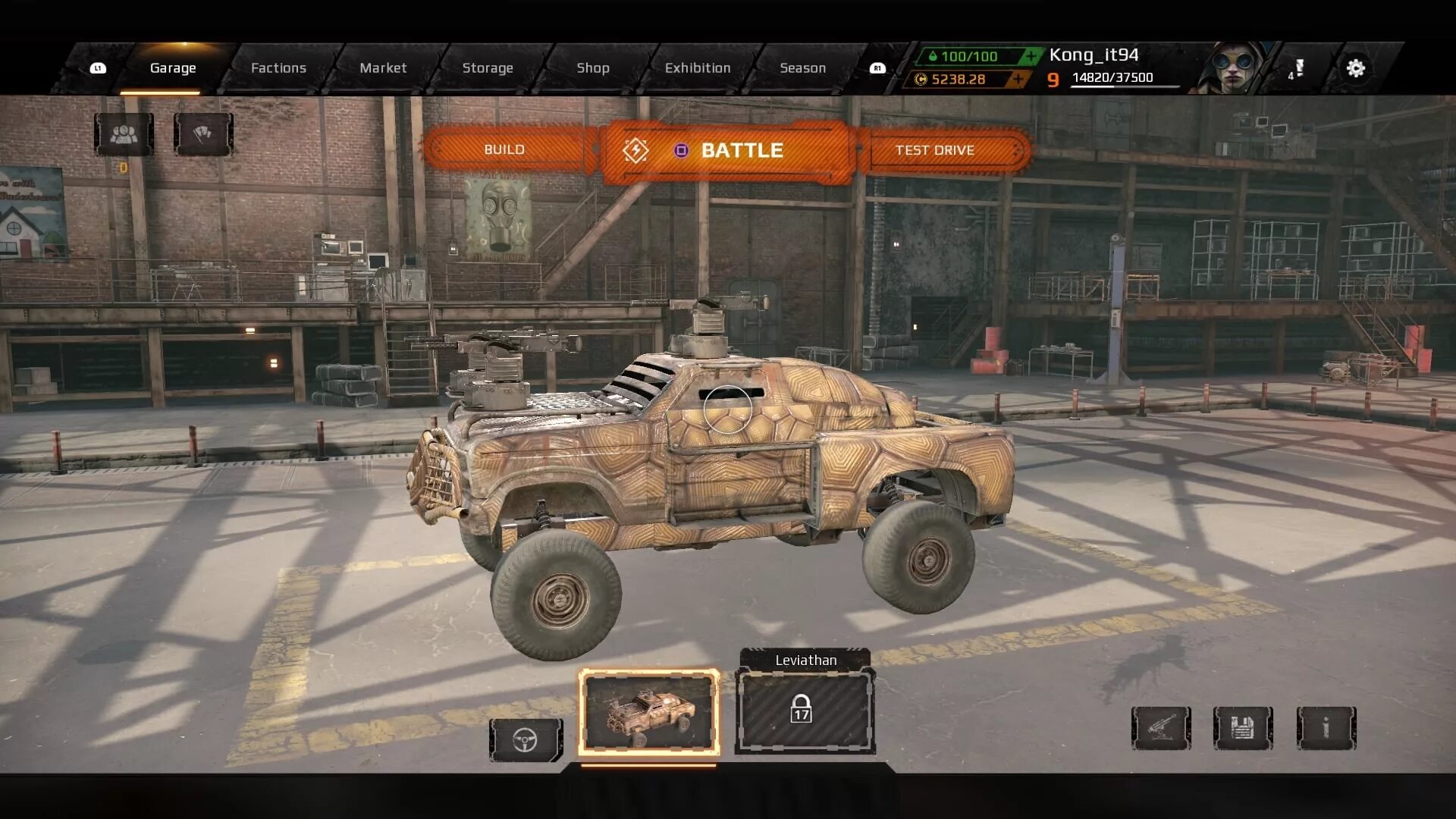Open the group players icon
This screenshot has height=819, width=1456.
coord(124,134)
